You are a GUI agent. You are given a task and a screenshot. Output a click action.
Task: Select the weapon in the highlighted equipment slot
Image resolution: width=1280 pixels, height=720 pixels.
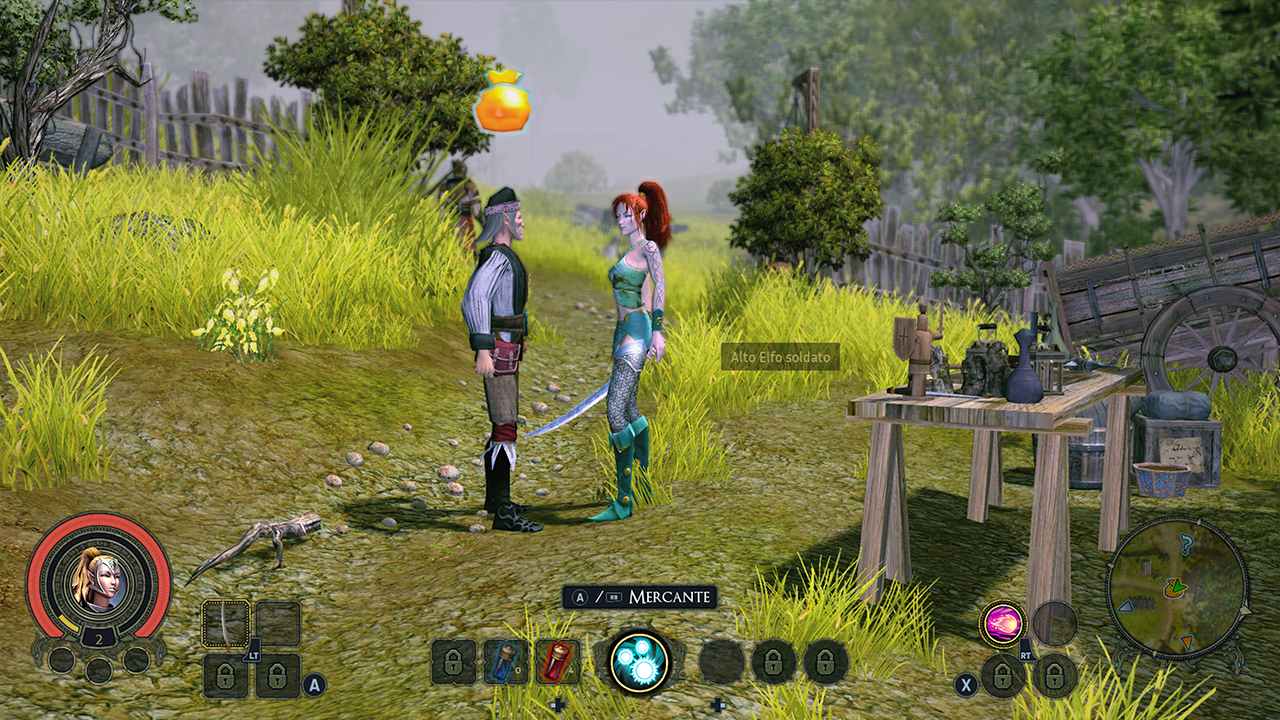(x=228, y=625)
